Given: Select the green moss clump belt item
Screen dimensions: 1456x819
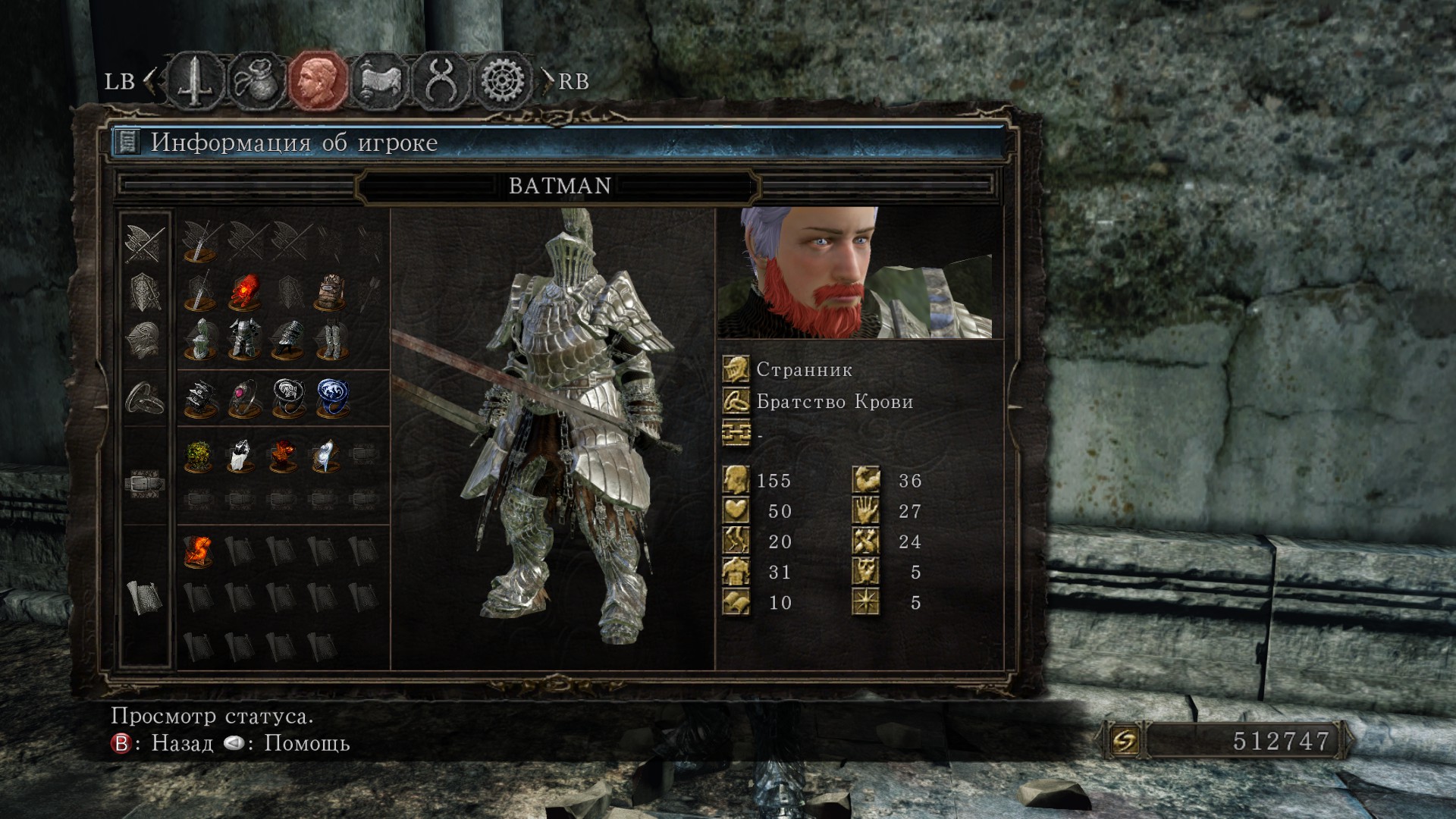Looking at the screenshot, I should point(199,456).
